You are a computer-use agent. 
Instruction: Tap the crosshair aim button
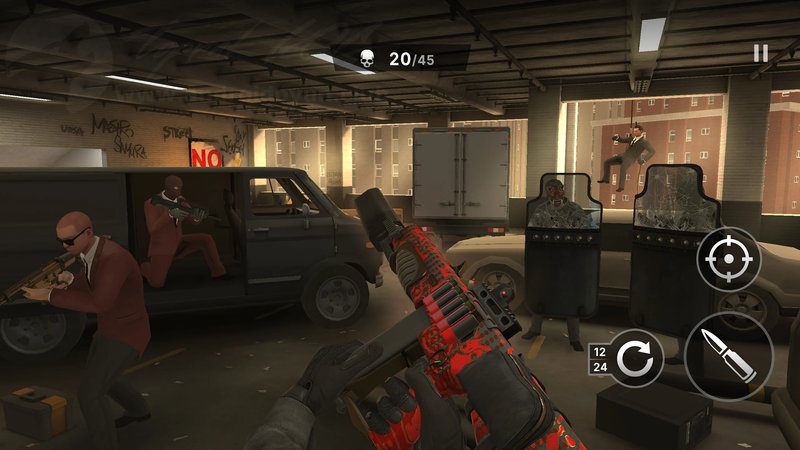[x=728, y=260]
